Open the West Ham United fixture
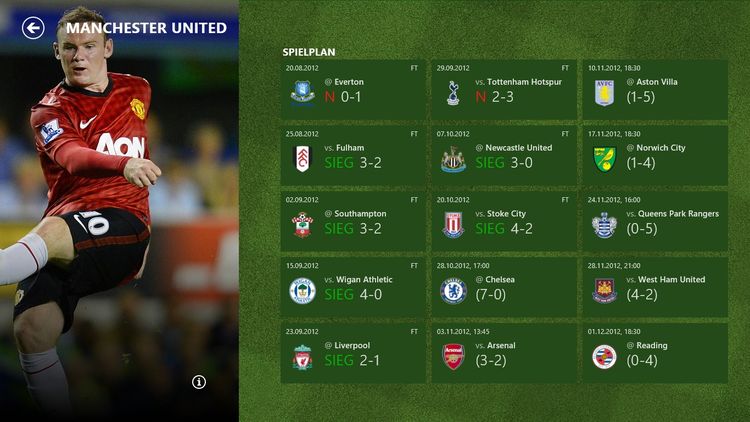The image size is (750, 422). tap(655, 287)
